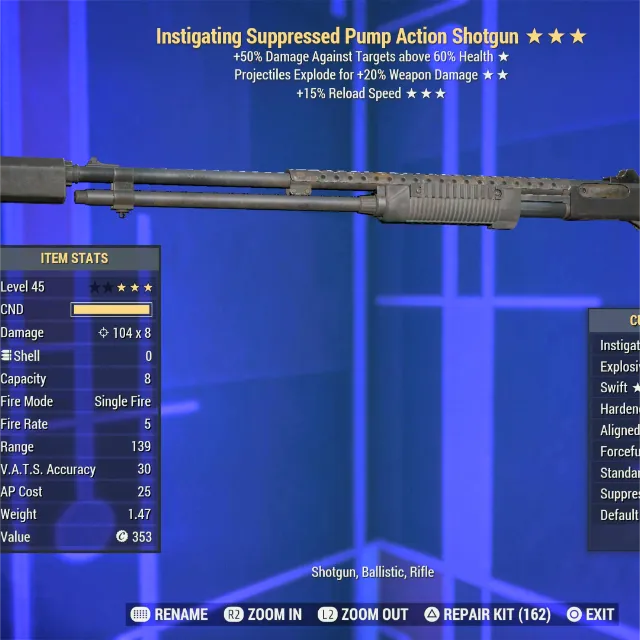Image resolution: width=640 pixels, height=640 pixels.
Task: Choose the Explosive entry in the mod list
Action: 619,367
